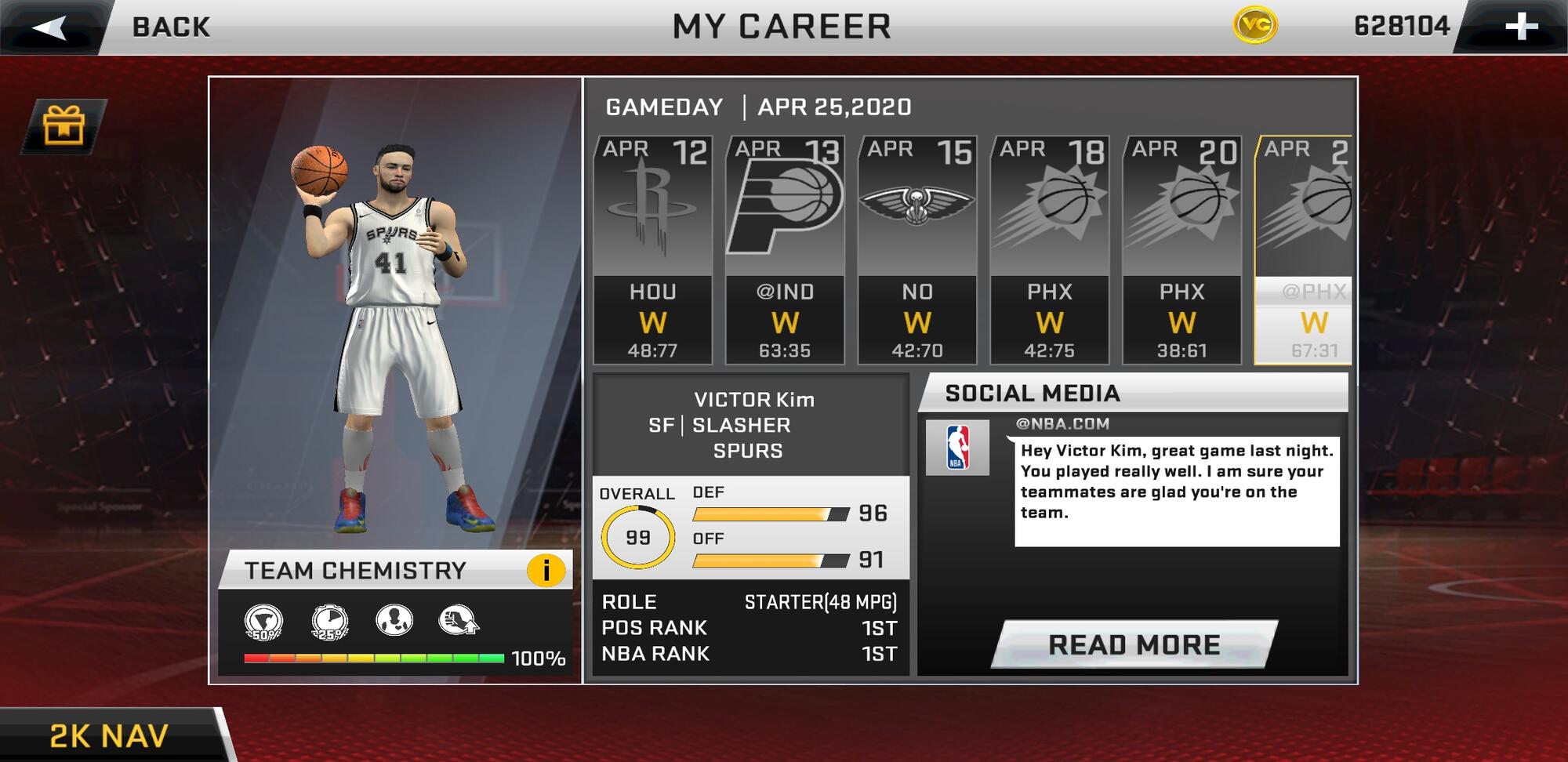This screenshot has width=1568, height=762.
Task: Tap the VC gold coin icon
Action: coord(1254,26)
